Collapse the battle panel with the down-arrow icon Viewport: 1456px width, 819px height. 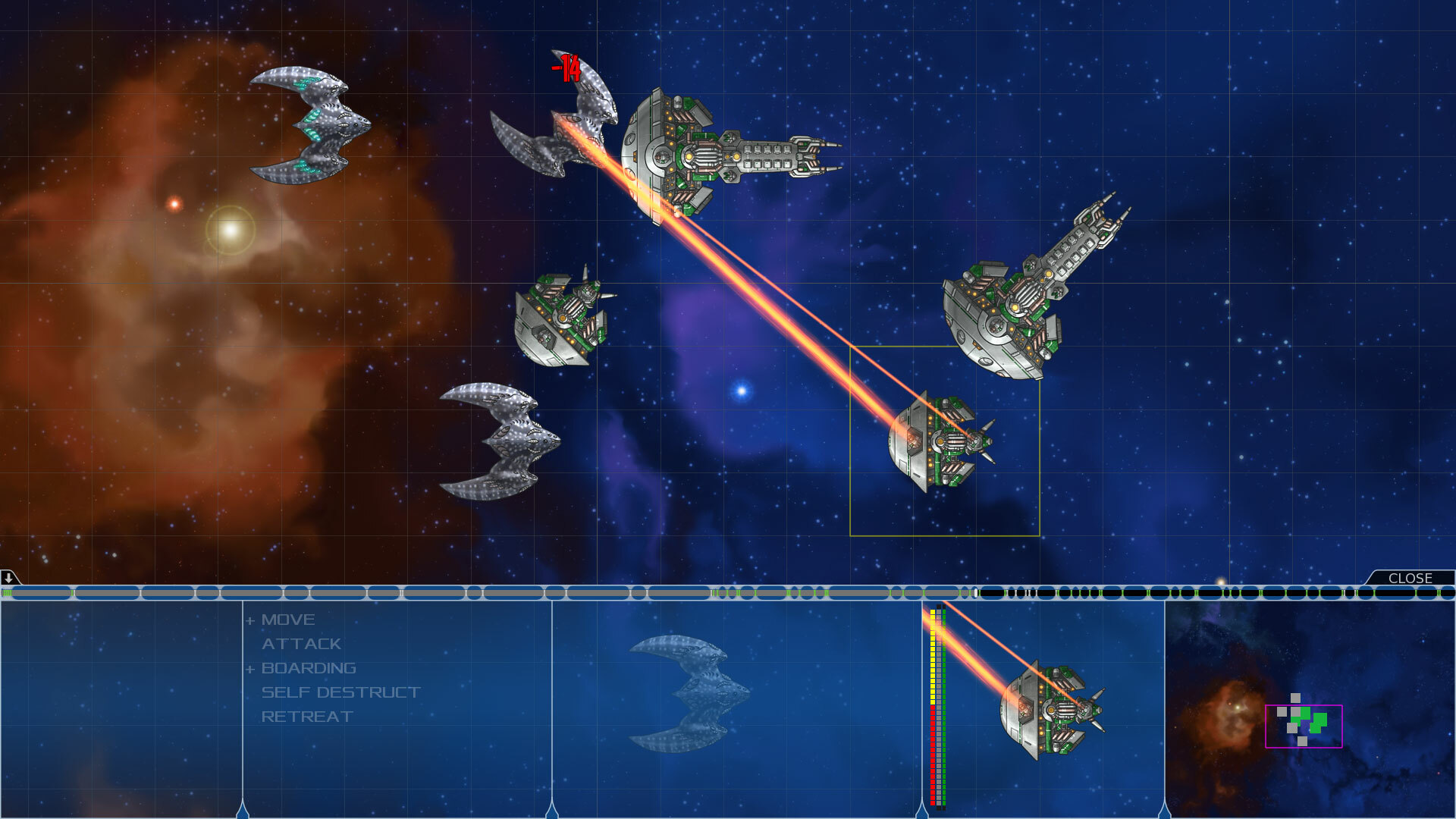tap(8, 579)
